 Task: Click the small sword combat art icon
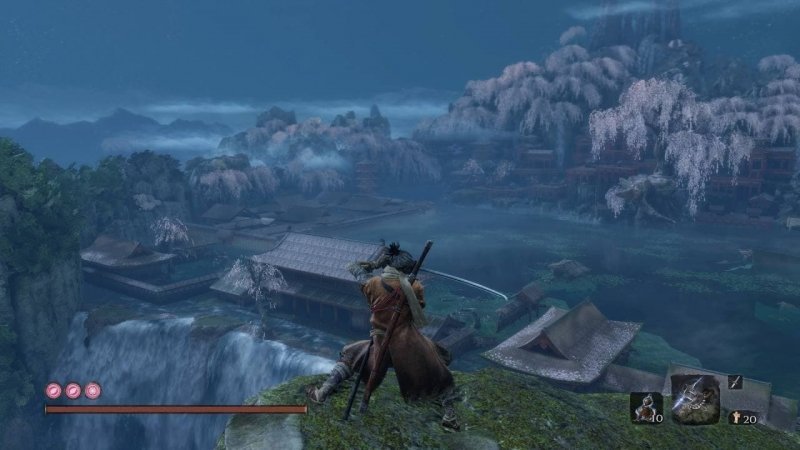[734, 382]
